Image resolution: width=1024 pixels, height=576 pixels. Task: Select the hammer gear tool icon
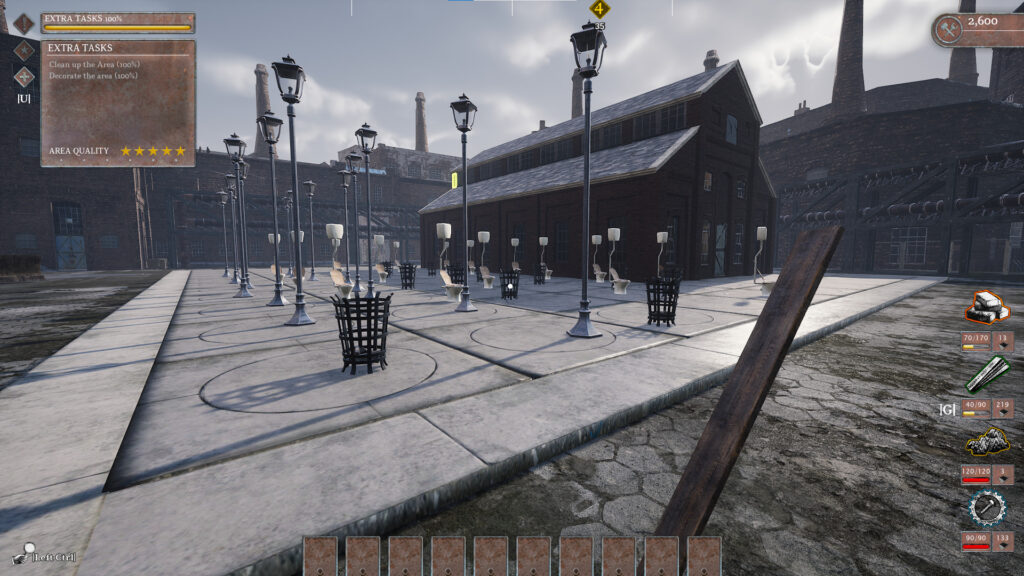pyautogui.click(x=987, y=508)
